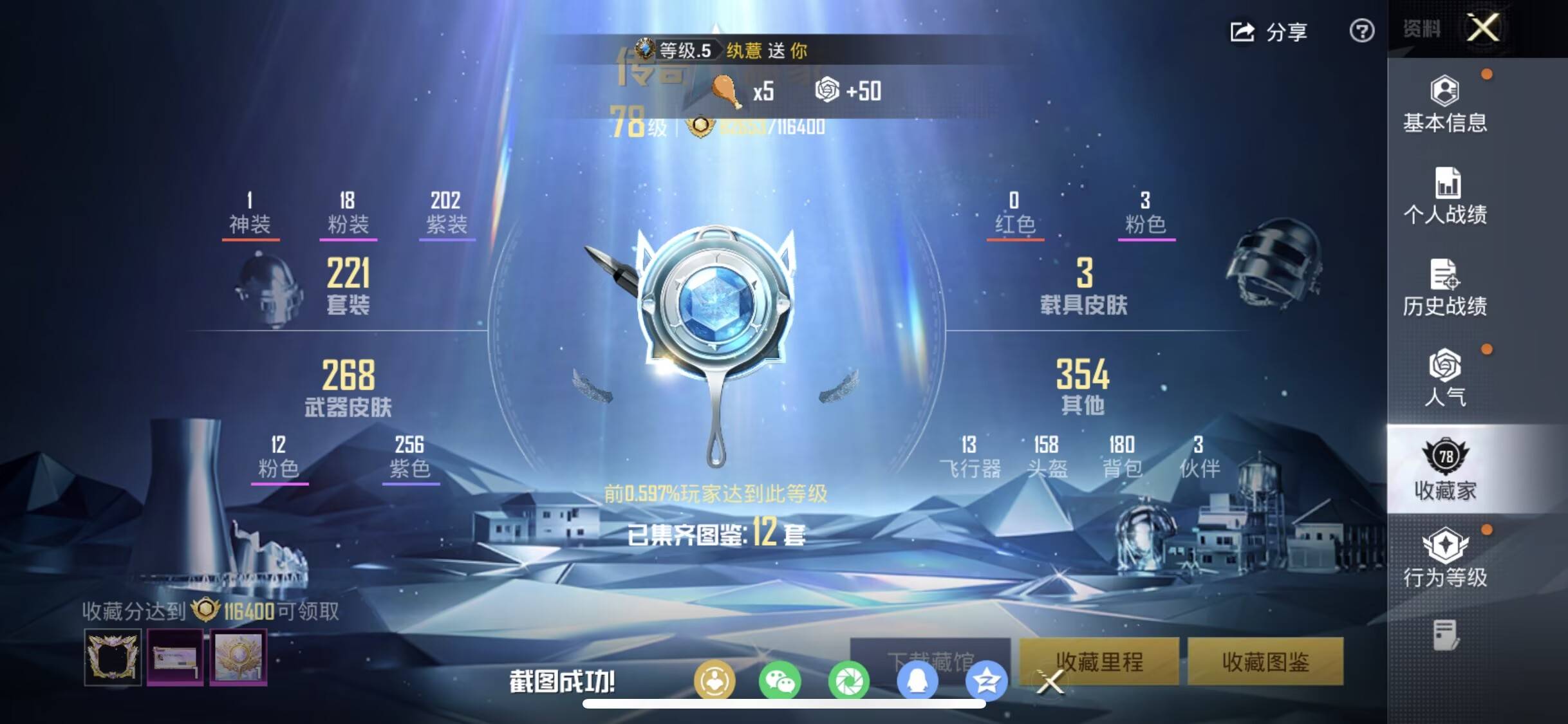Open the note page icon below 行为等级

(1445, 635)
